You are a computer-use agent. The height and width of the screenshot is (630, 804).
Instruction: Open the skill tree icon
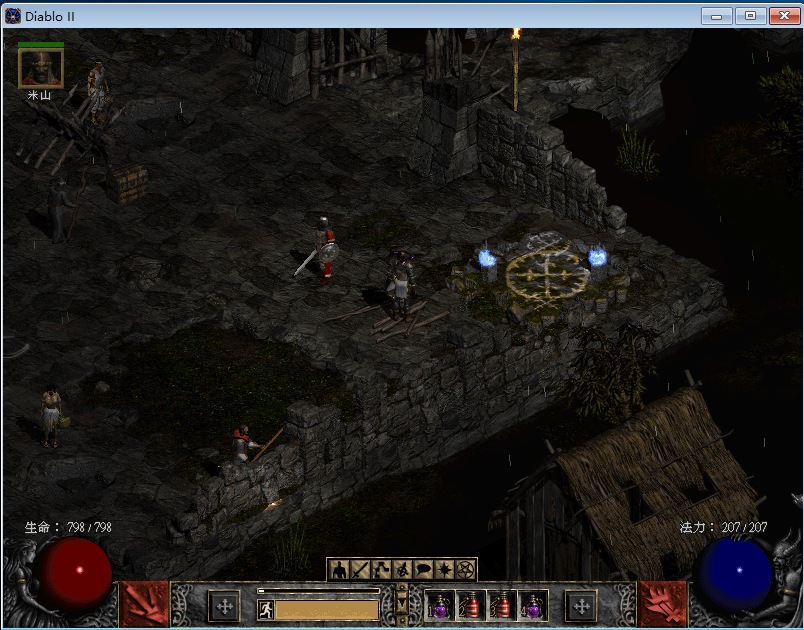click(x=380, y=570)
